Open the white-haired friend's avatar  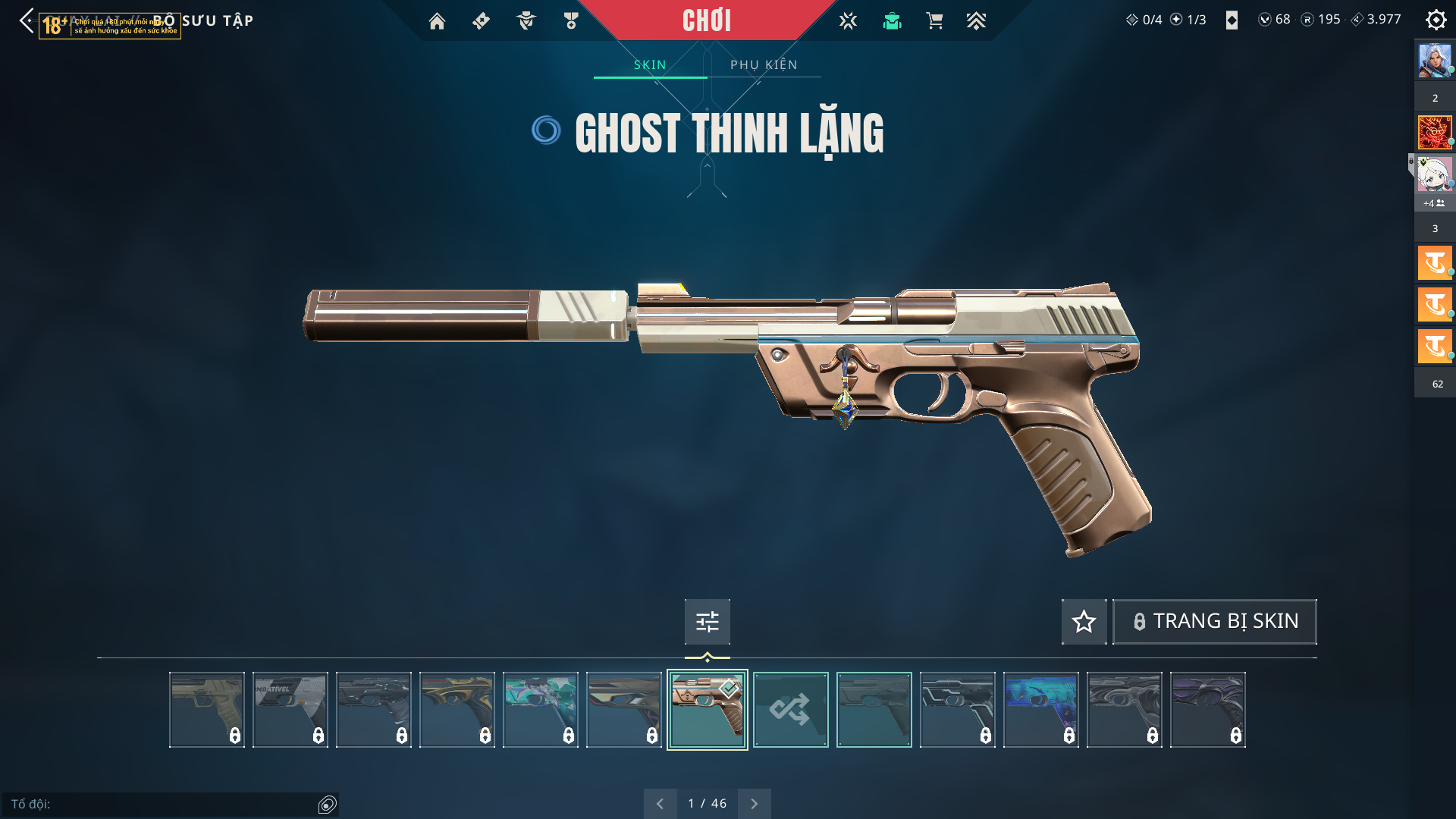[1434, 174]
